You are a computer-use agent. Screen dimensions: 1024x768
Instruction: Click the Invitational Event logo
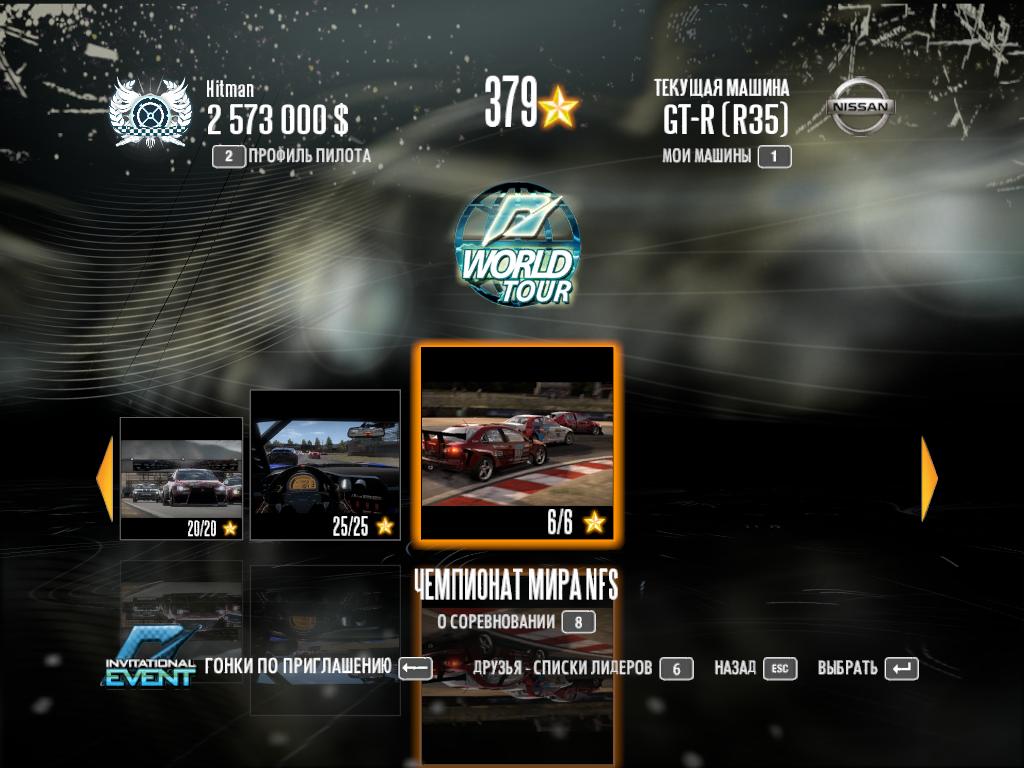[x=150, y=659]
